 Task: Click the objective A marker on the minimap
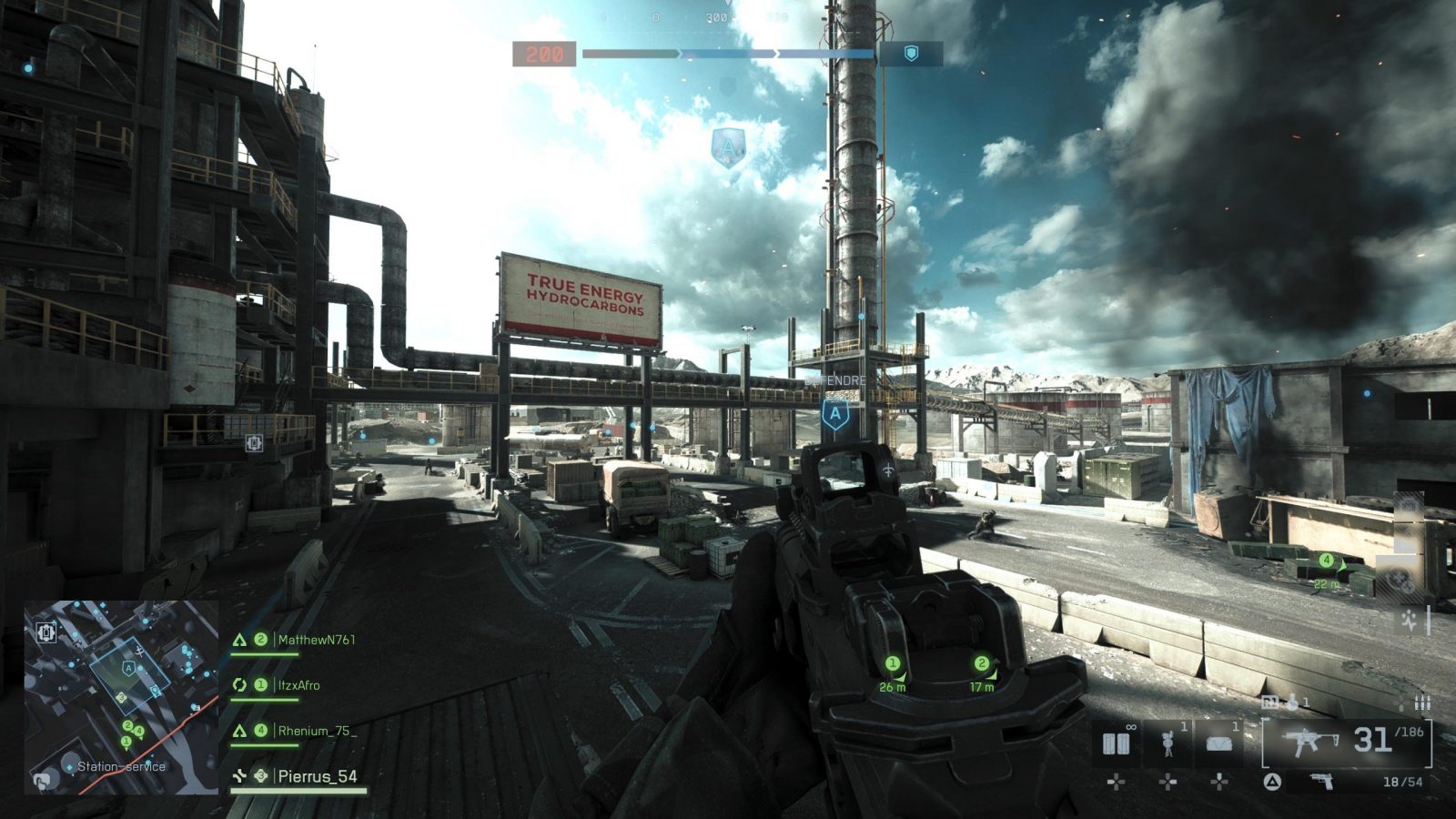[128, 669]
